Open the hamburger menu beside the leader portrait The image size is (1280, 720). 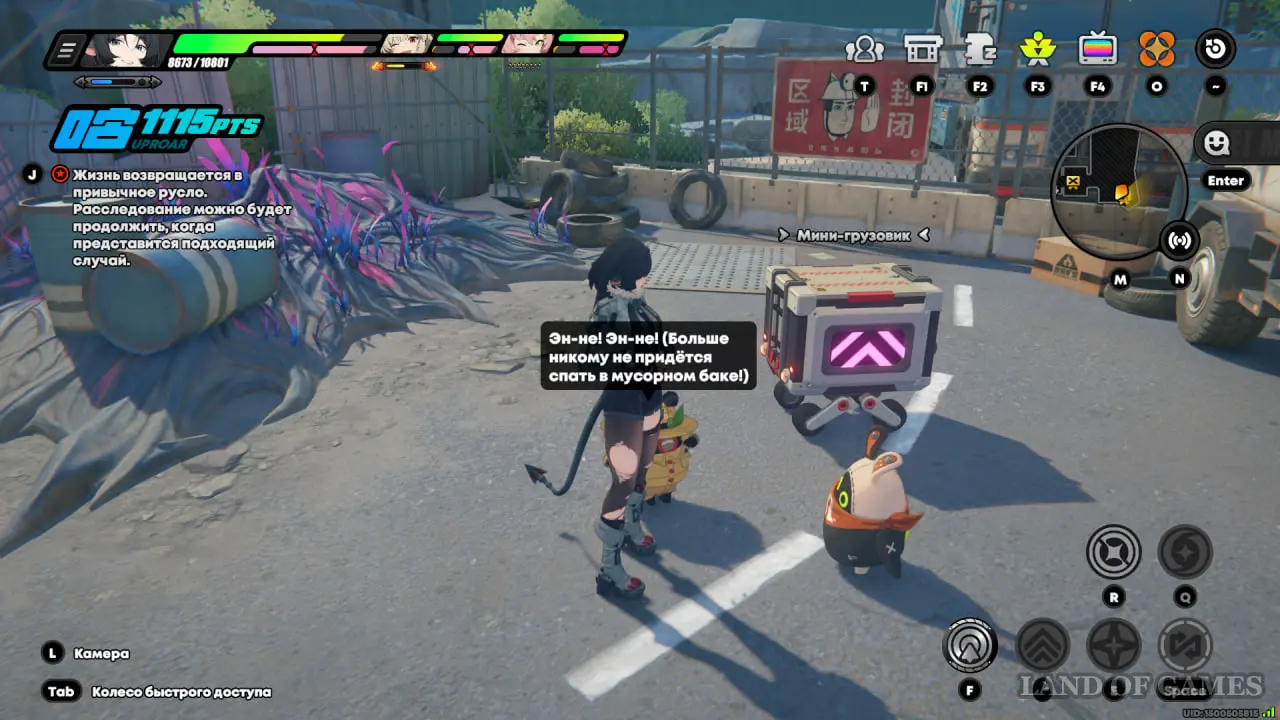[68, 49]
